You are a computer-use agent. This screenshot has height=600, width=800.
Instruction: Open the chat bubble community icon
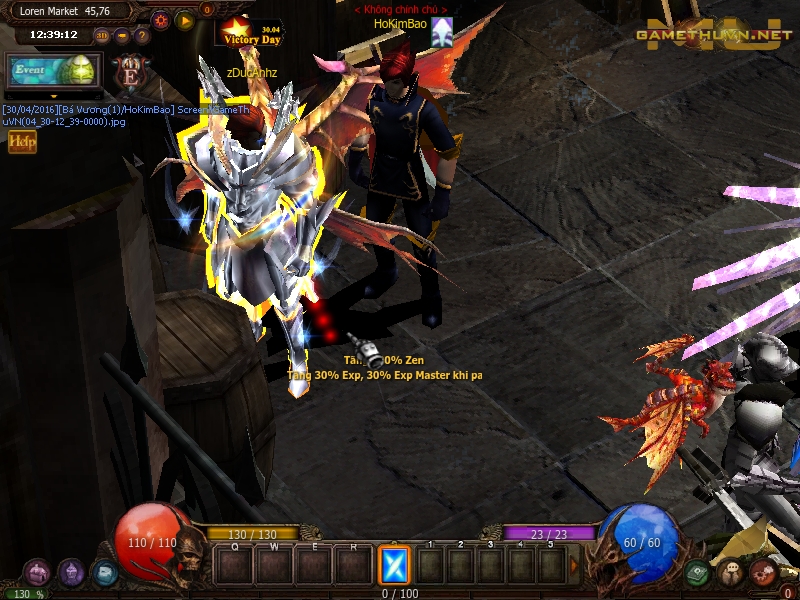[x=731, y=573]
